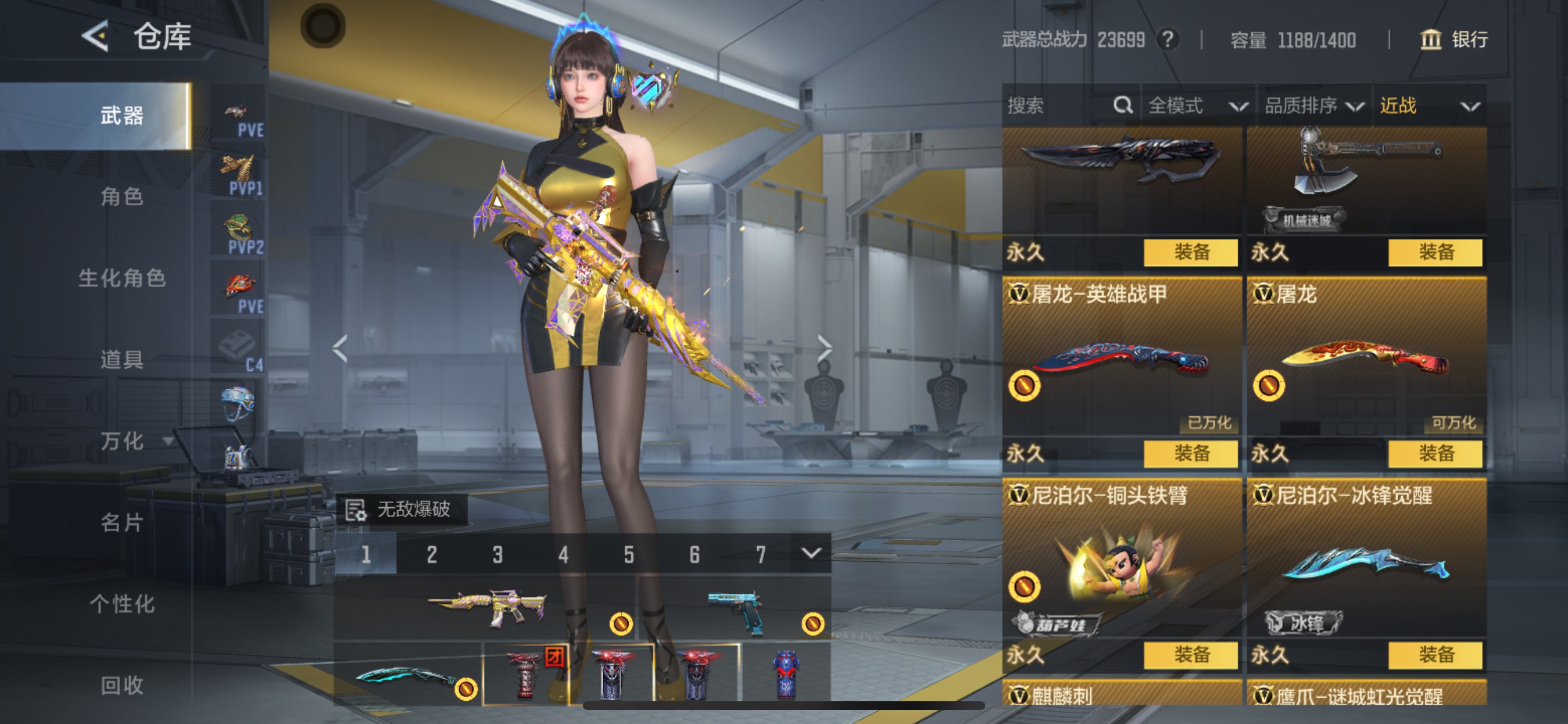Open the 无敌爆破 loadout name editor

(402, 509)
